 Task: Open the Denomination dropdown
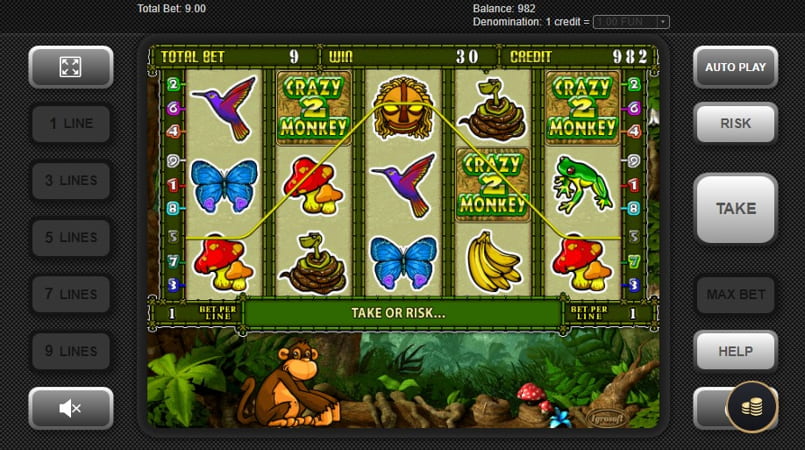click(631, 22)
